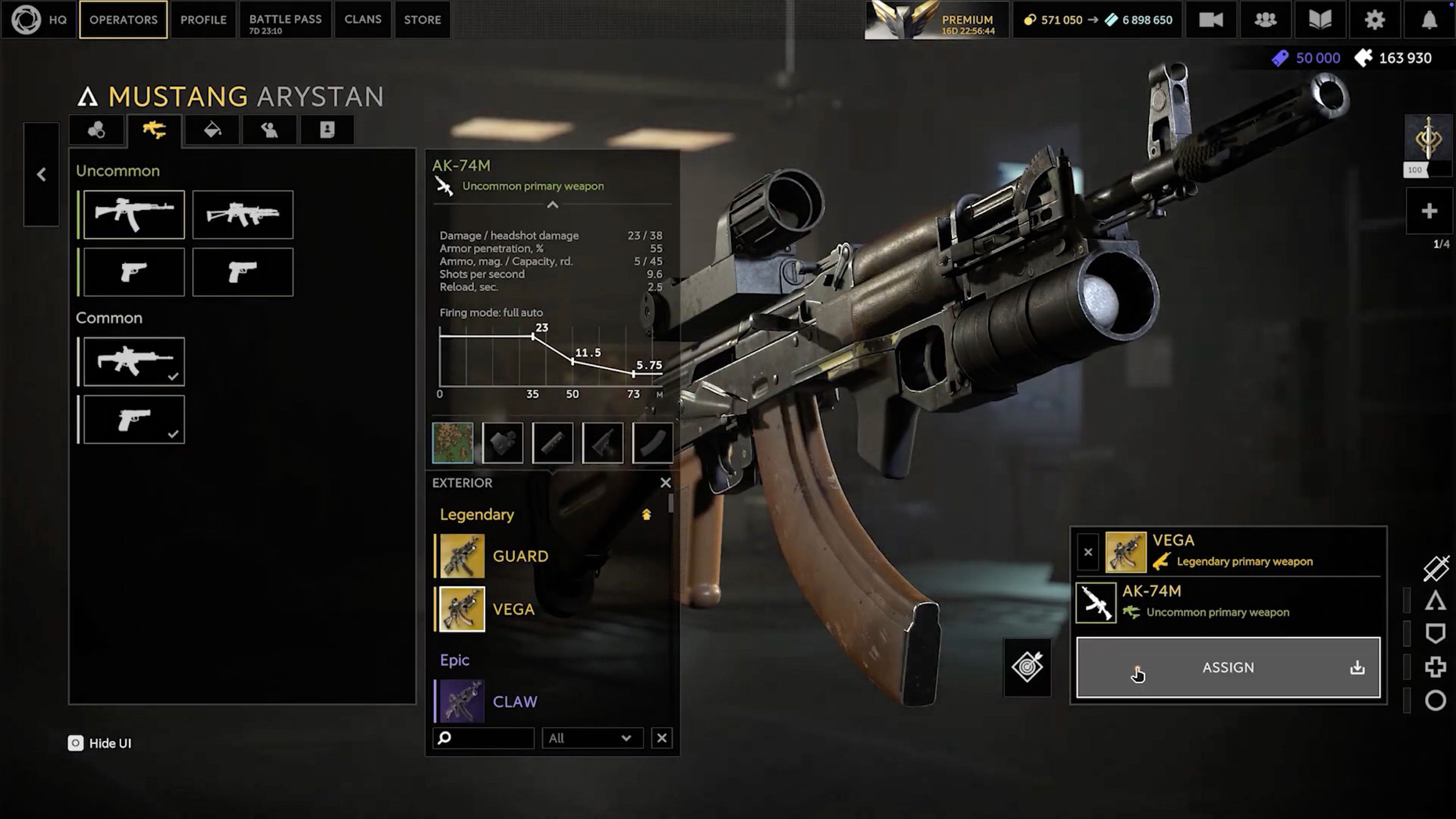Select the camouflage exterior slot

pos(453,442)
